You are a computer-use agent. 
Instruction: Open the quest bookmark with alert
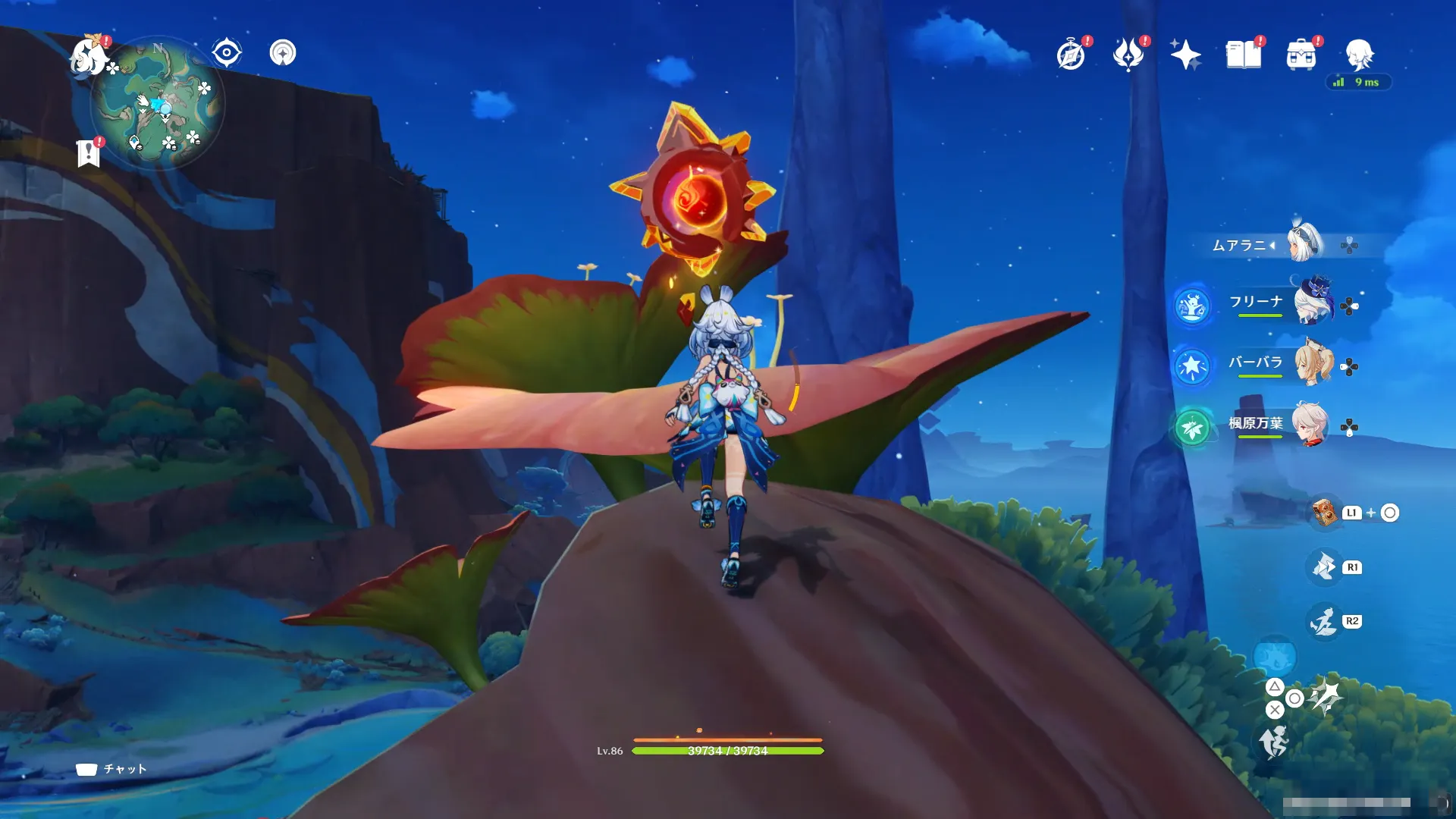point(89,152)
